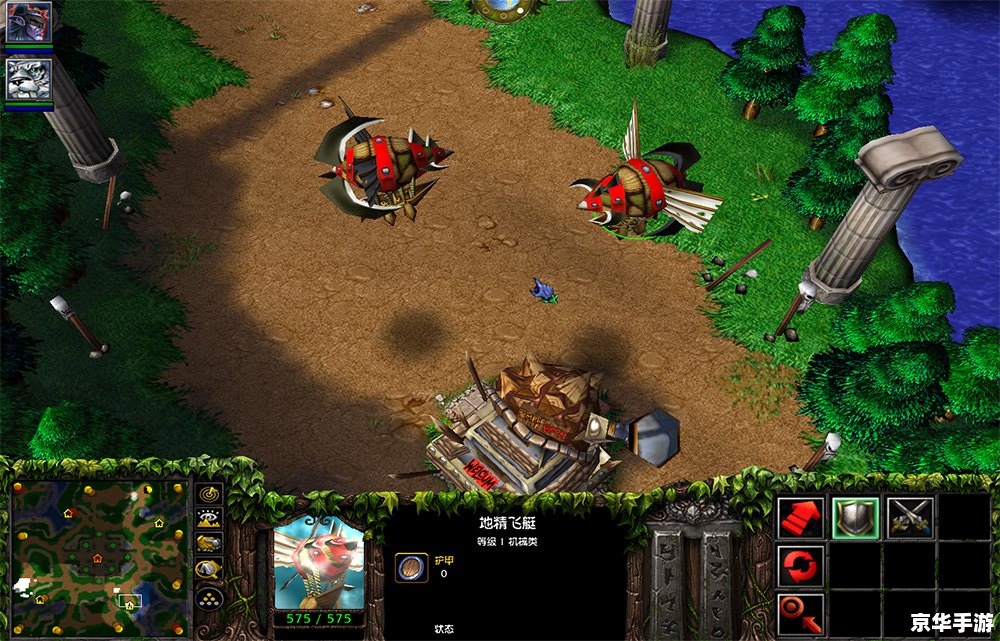This screenshot has height=641, width=1000.
Task: Select the white tiger hero portrait
Action: pos(28,78)
